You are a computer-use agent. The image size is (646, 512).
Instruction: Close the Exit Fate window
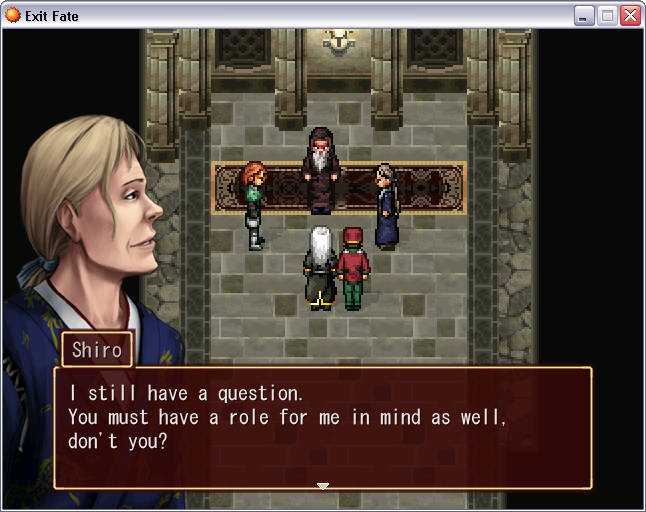[630, 15]
